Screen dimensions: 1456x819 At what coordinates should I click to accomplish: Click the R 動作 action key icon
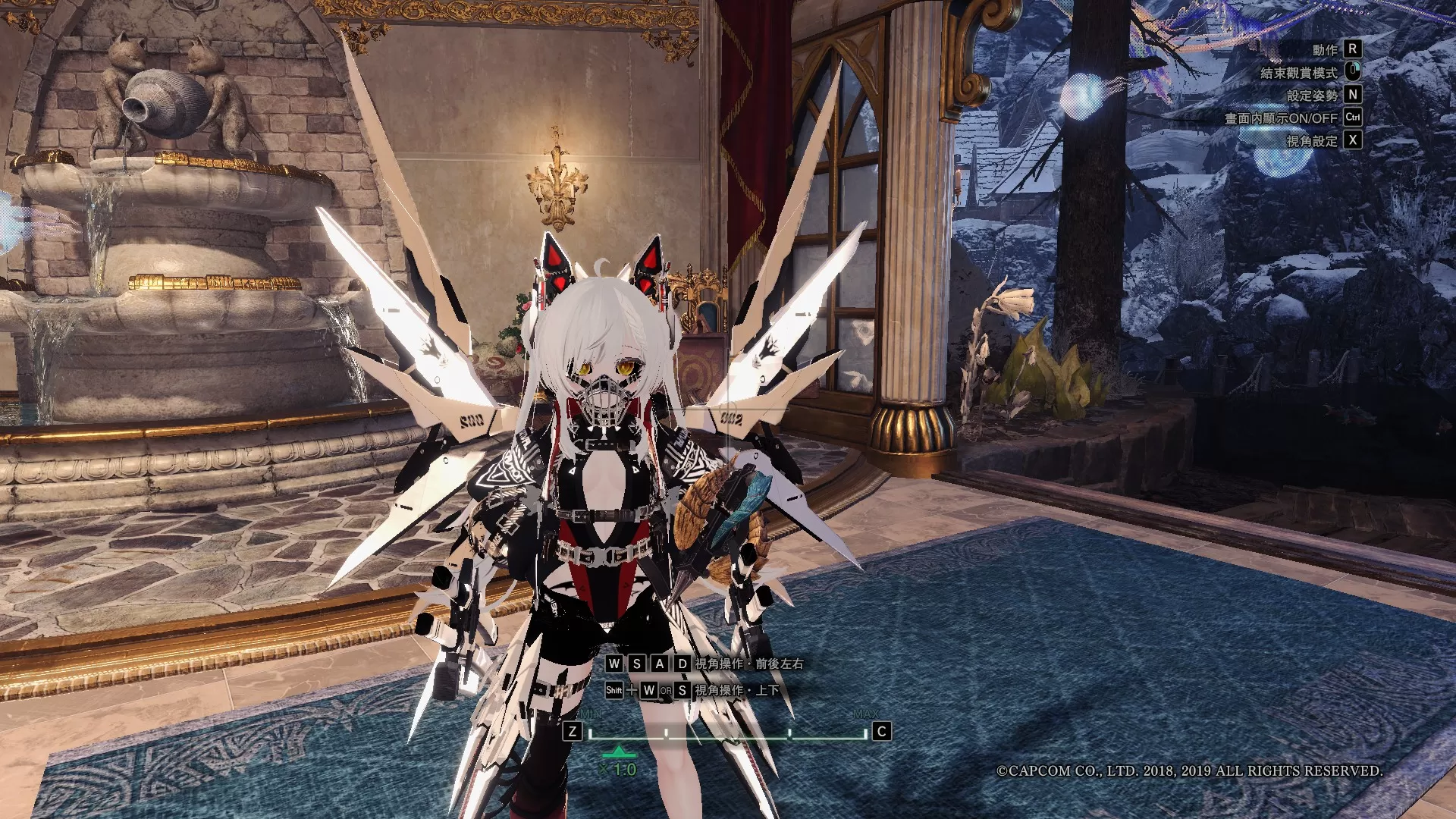(x=1353, y=49)
